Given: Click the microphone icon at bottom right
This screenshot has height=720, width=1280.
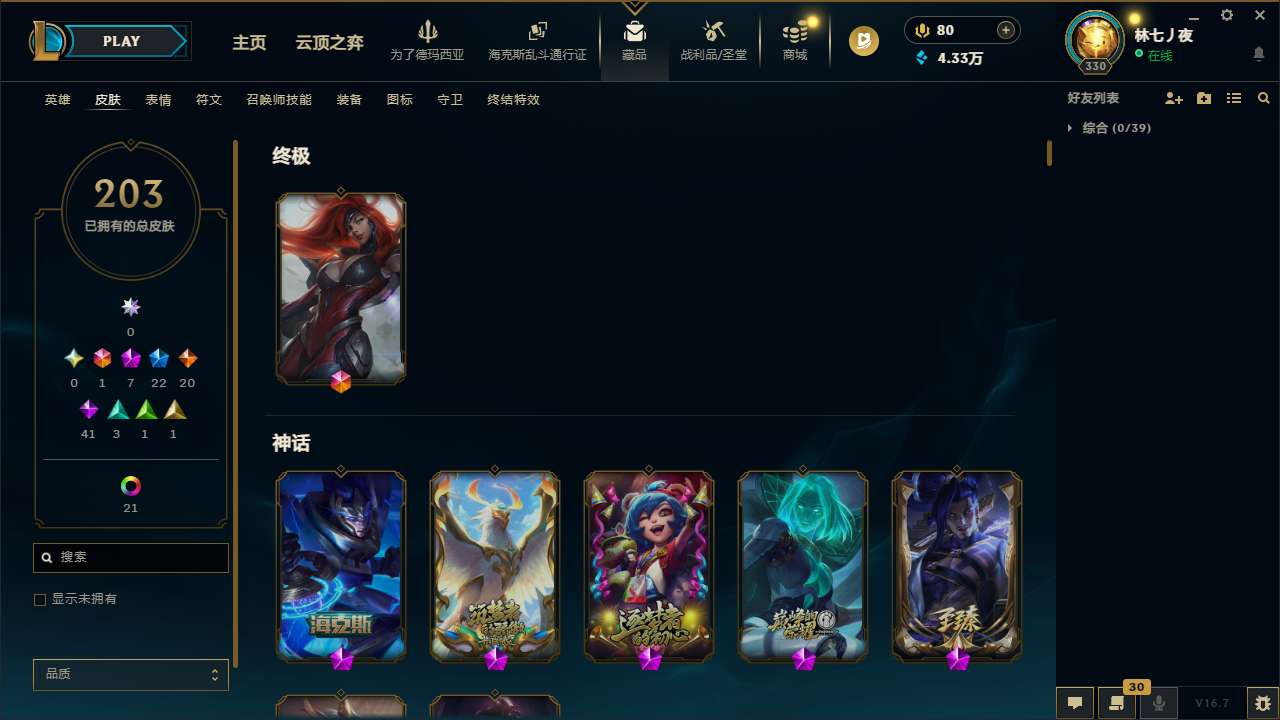Looking at the screenshot, I should click(x=1158, y=702).
